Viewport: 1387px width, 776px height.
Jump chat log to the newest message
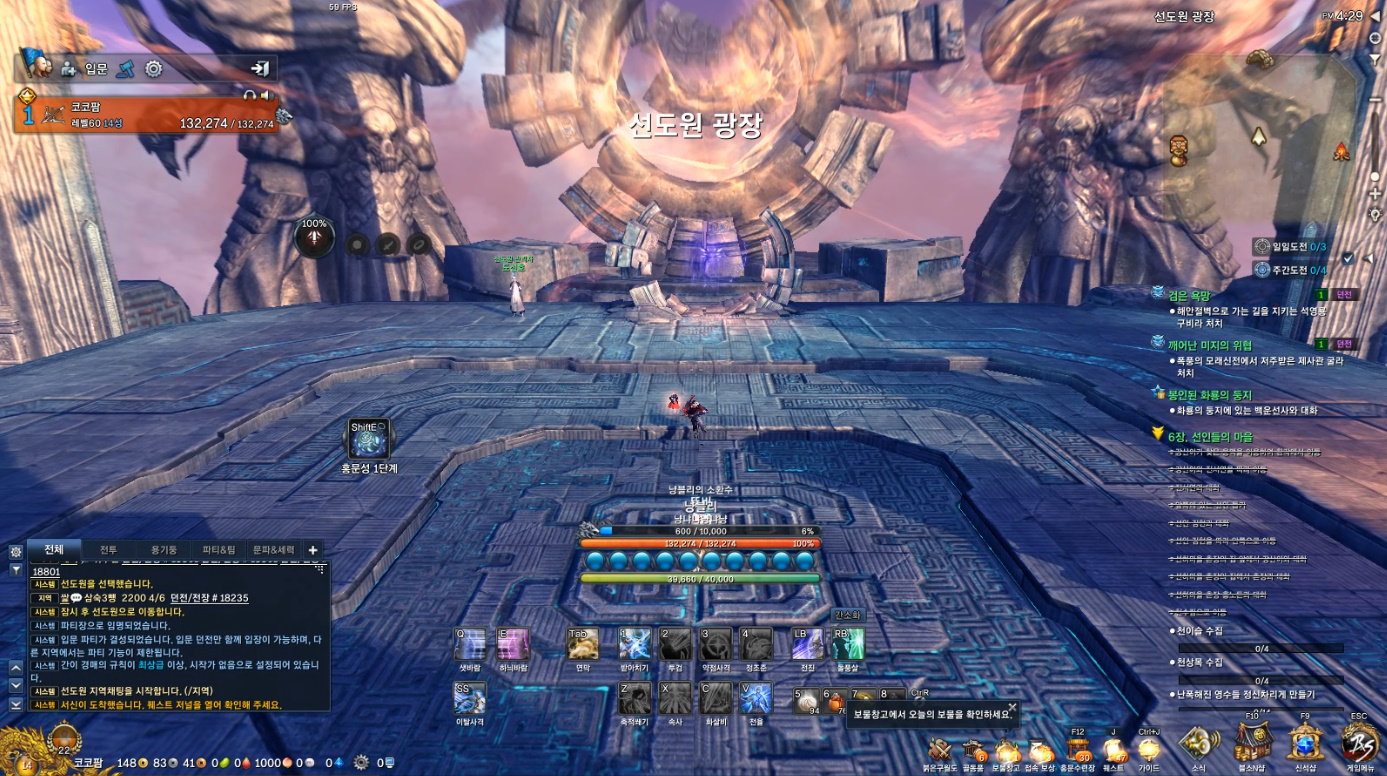coord(16,704)
